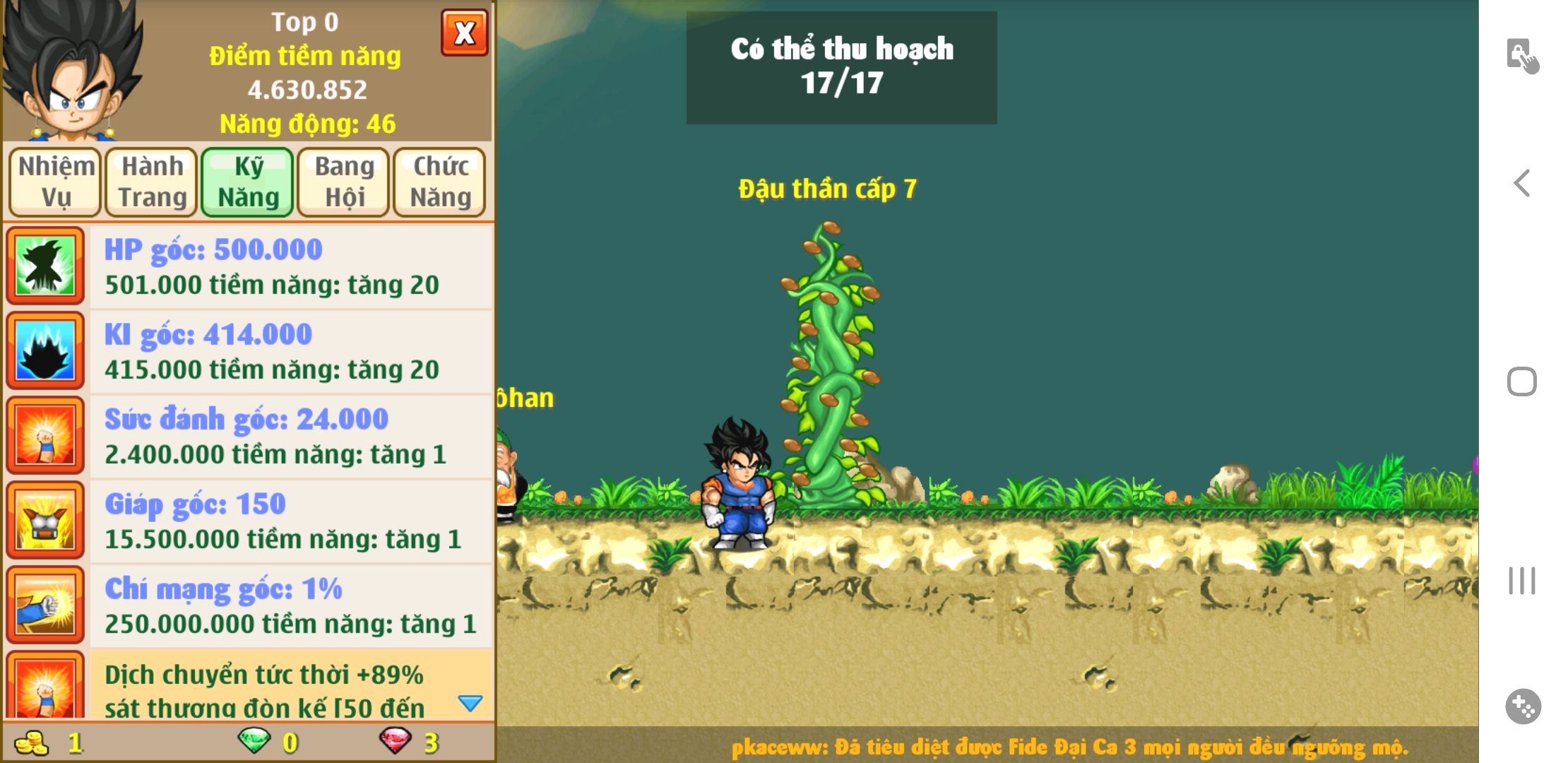Expand the list with the blue arrow
The width and height of the screenshot is (1568, 763).
[470, 703]
